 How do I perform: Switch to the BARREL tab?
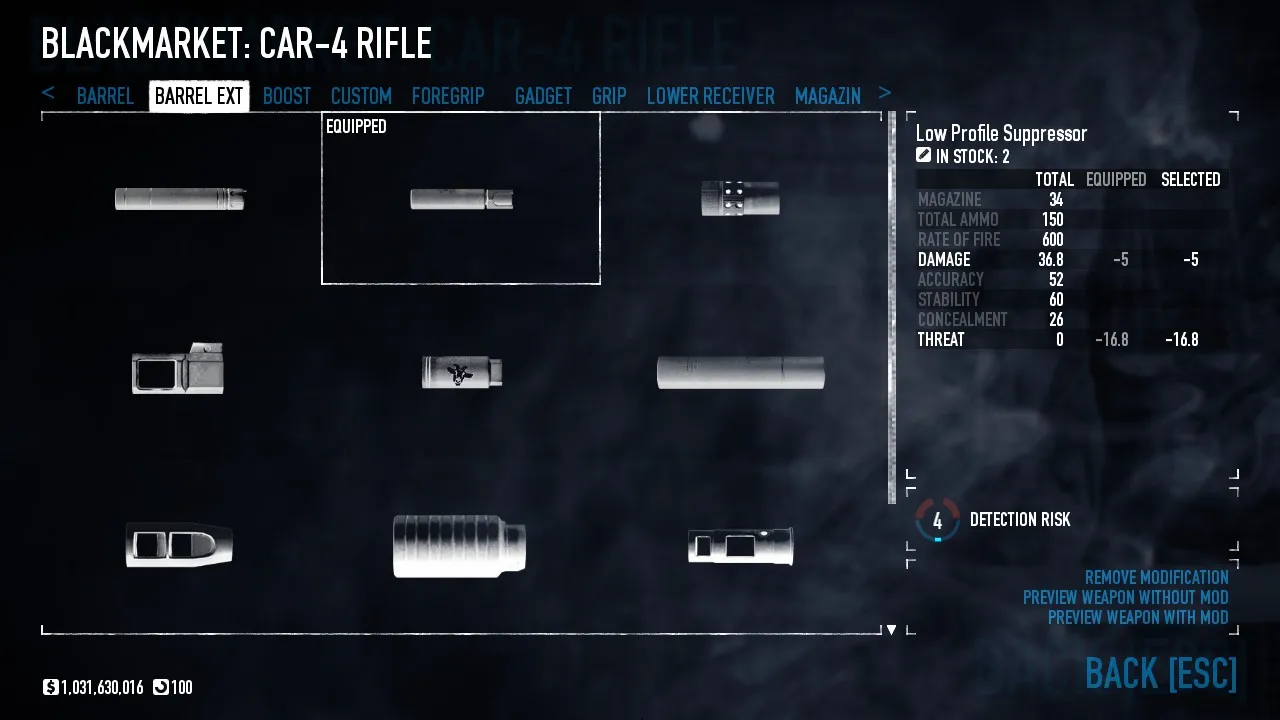(105, 95)
